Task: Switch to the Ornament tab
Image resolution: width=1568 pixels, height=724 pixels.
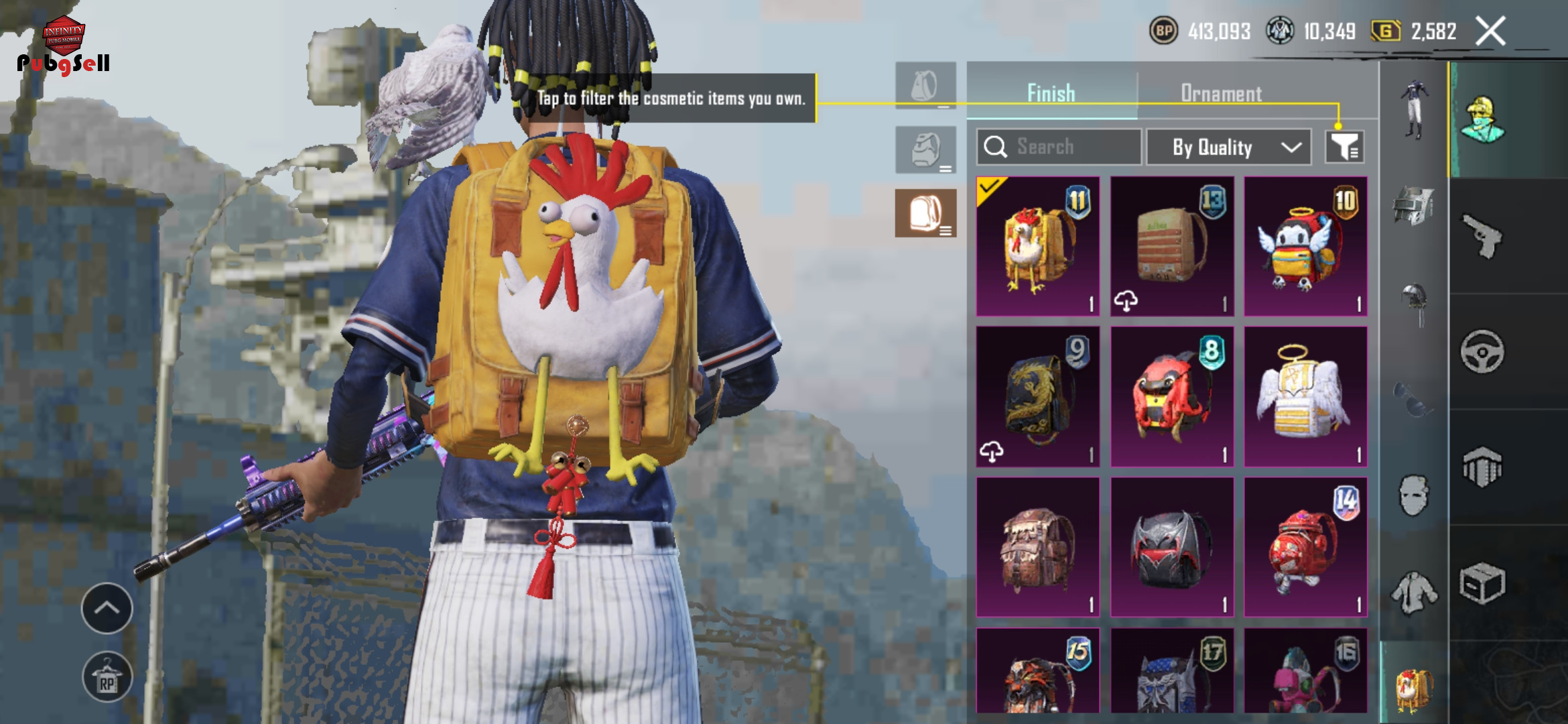Action: click(x=1221, y=93)
